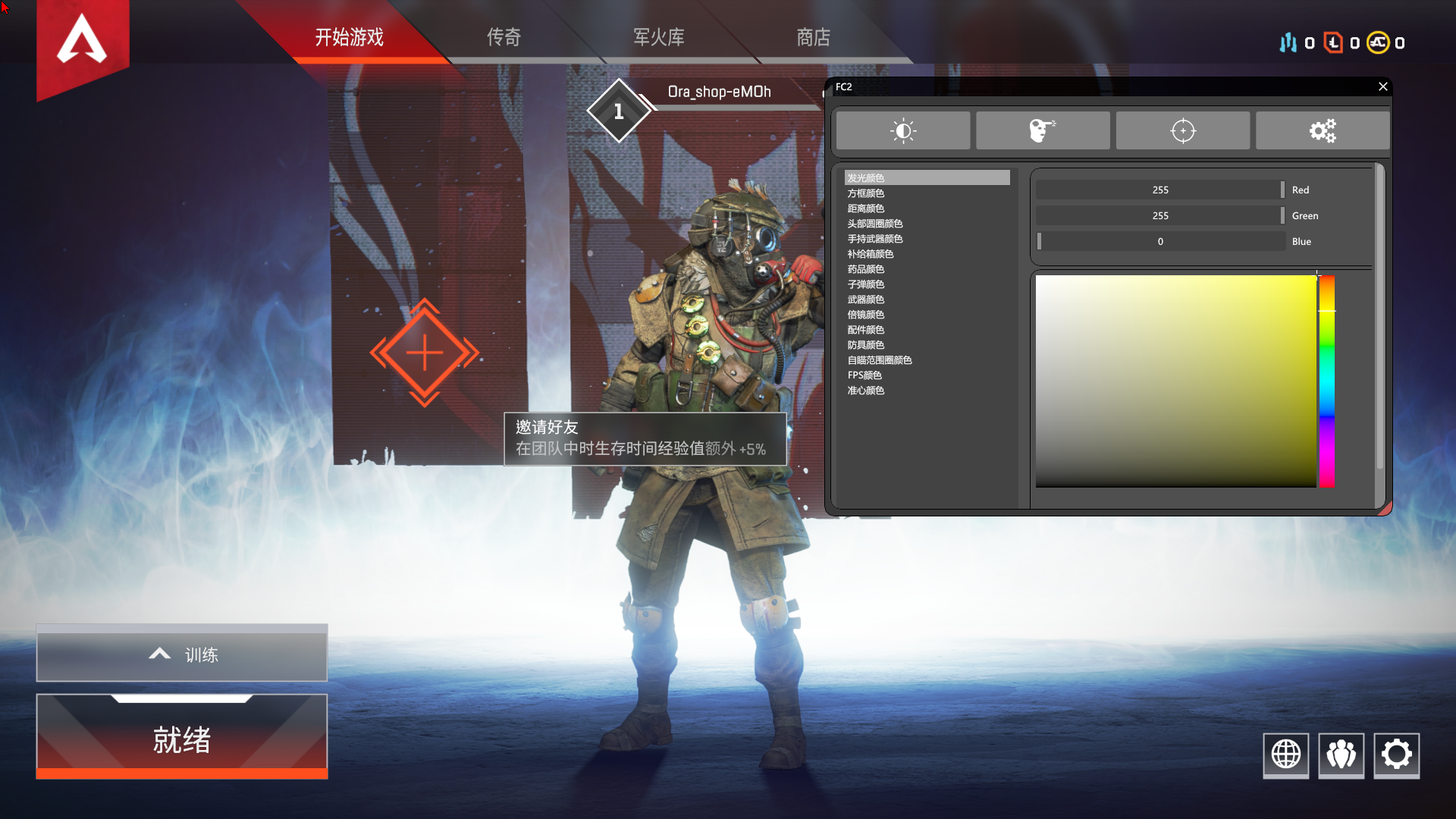Open the FC2 brightness sun tab
Image resolution: width=1456 pixels, height=819 pixels.
tap(902, 131)
